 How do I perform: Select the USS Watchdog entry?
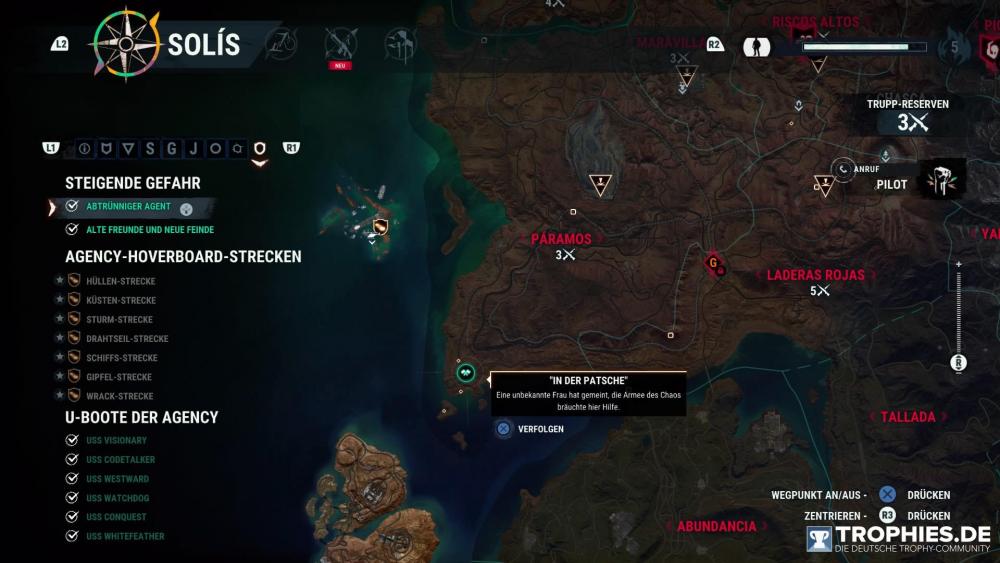(117, 498)
